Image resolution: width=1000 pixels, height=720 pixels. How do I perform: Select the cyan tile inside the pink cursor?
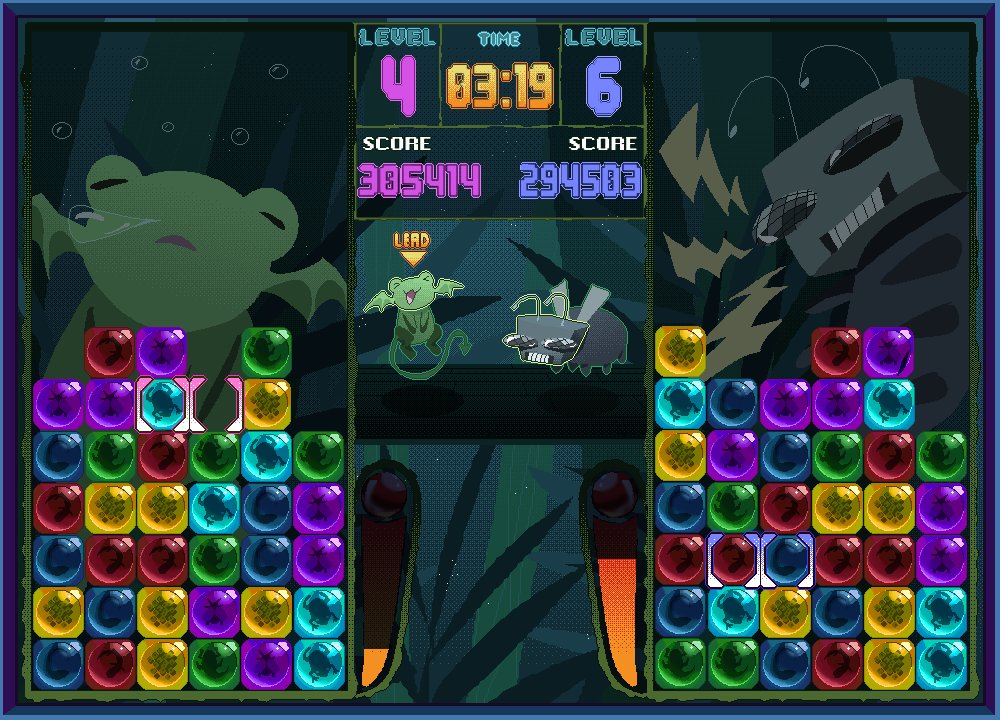(x=162, y=404)
